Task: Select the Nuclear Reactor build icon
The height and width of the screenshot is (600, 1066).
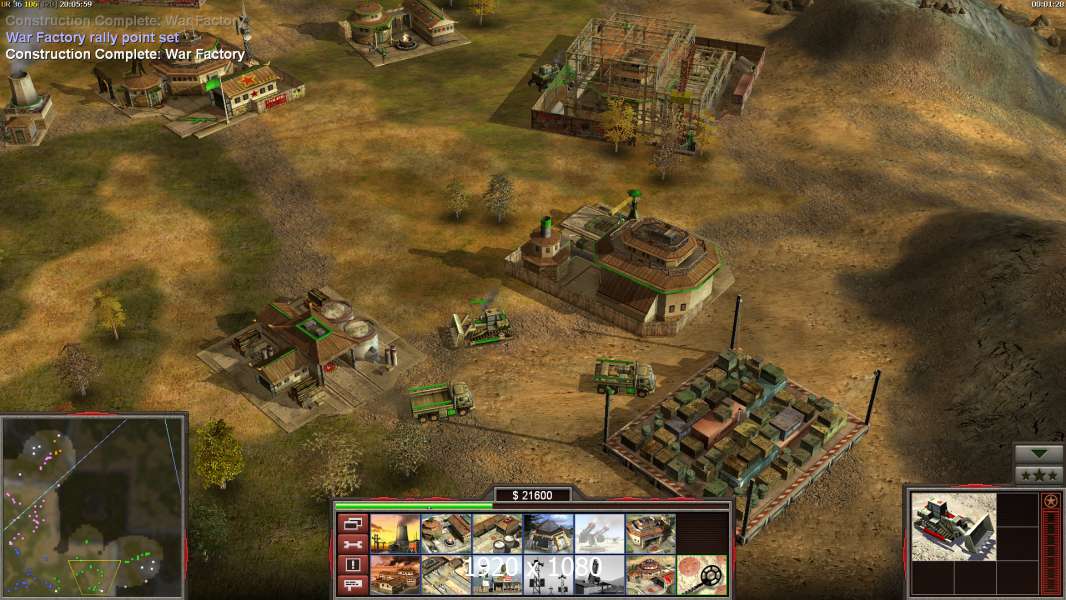Action: point(394,533)
